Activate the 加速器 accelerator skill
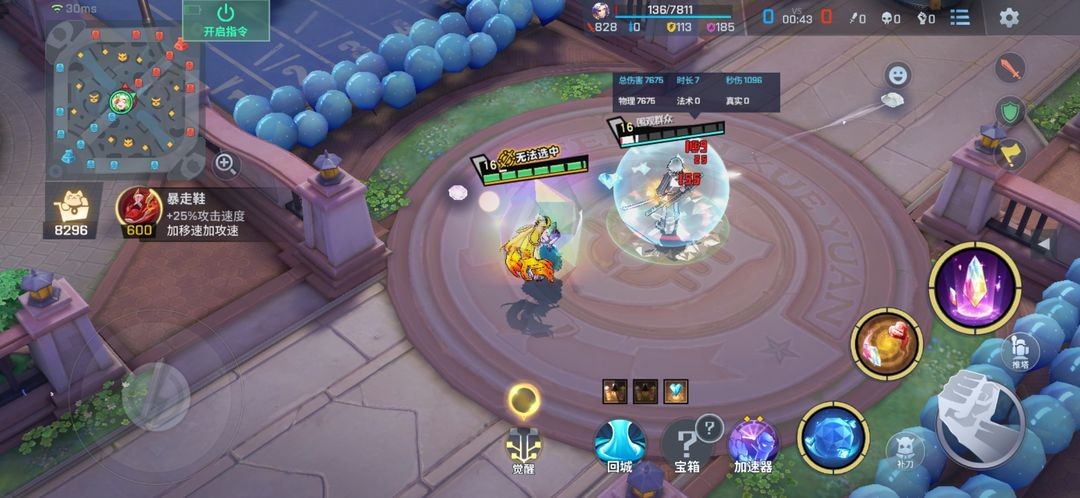The height and width of the screenshot is (498, 1080). point(753,445)
